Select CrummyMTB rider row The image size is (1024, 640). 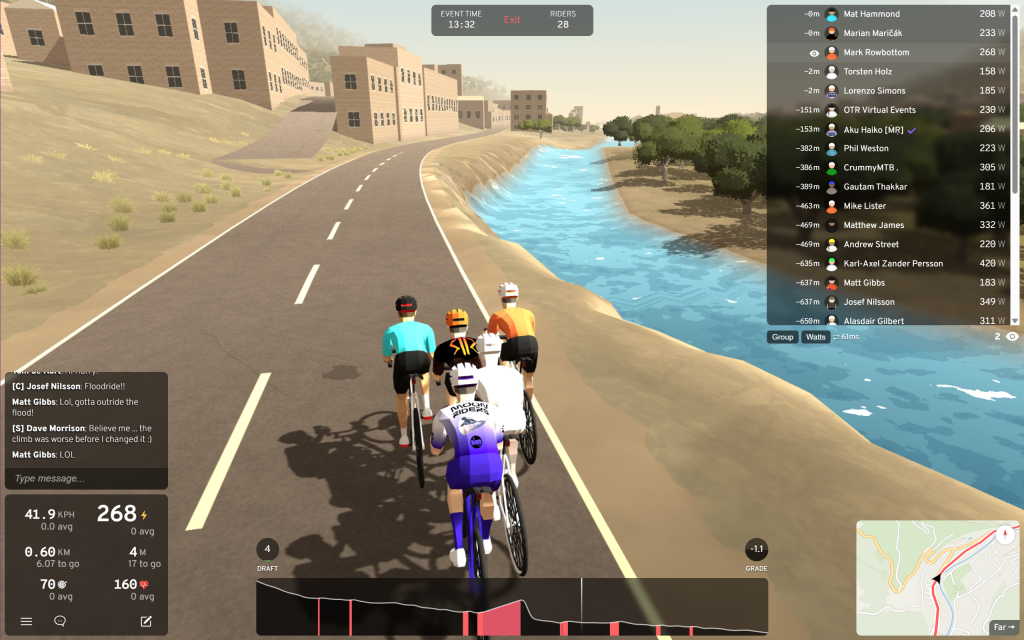[x=871, y=168]
